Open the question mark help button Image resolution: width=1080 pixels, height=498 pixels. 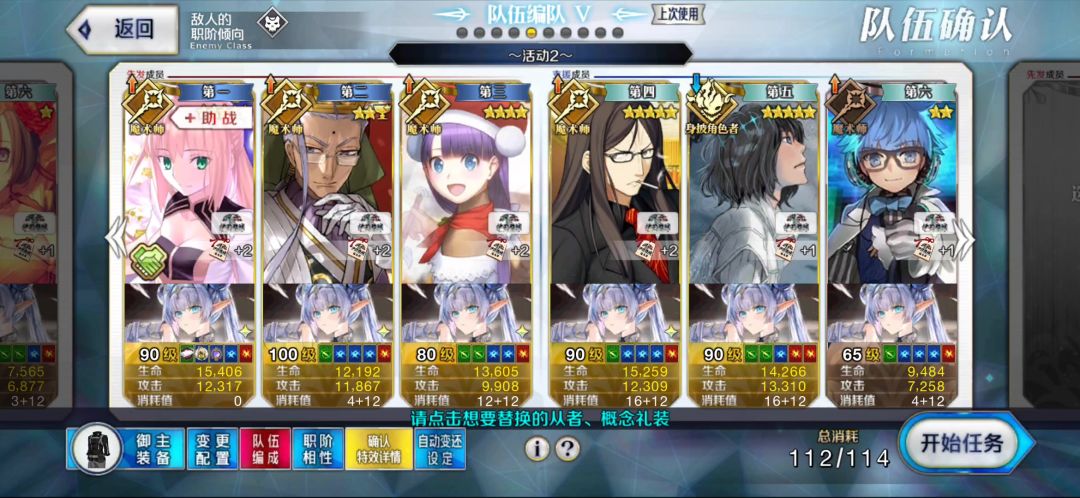pyautogui.click(x=567, y=449)
